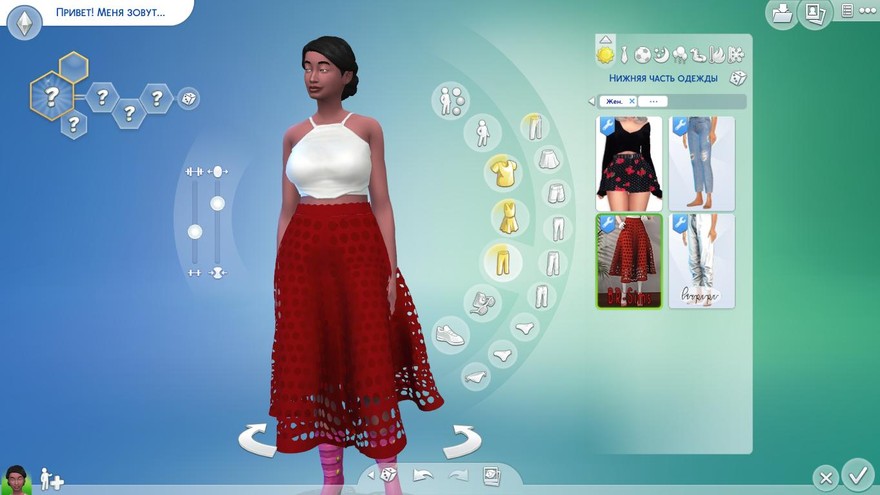Add a new sim to the household
Screen dimensions: 880x495
coord(51,480)
